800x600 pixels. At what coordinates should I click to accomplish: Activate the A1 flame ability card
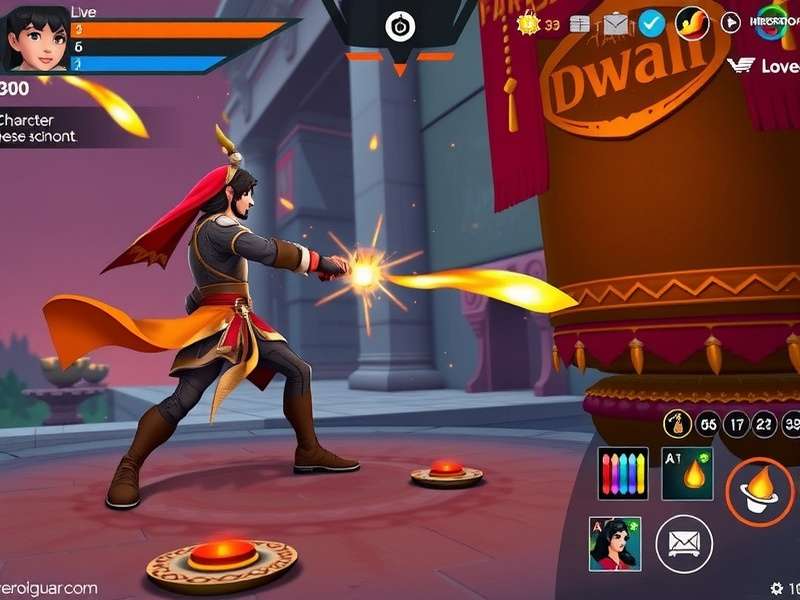[687, 473]
